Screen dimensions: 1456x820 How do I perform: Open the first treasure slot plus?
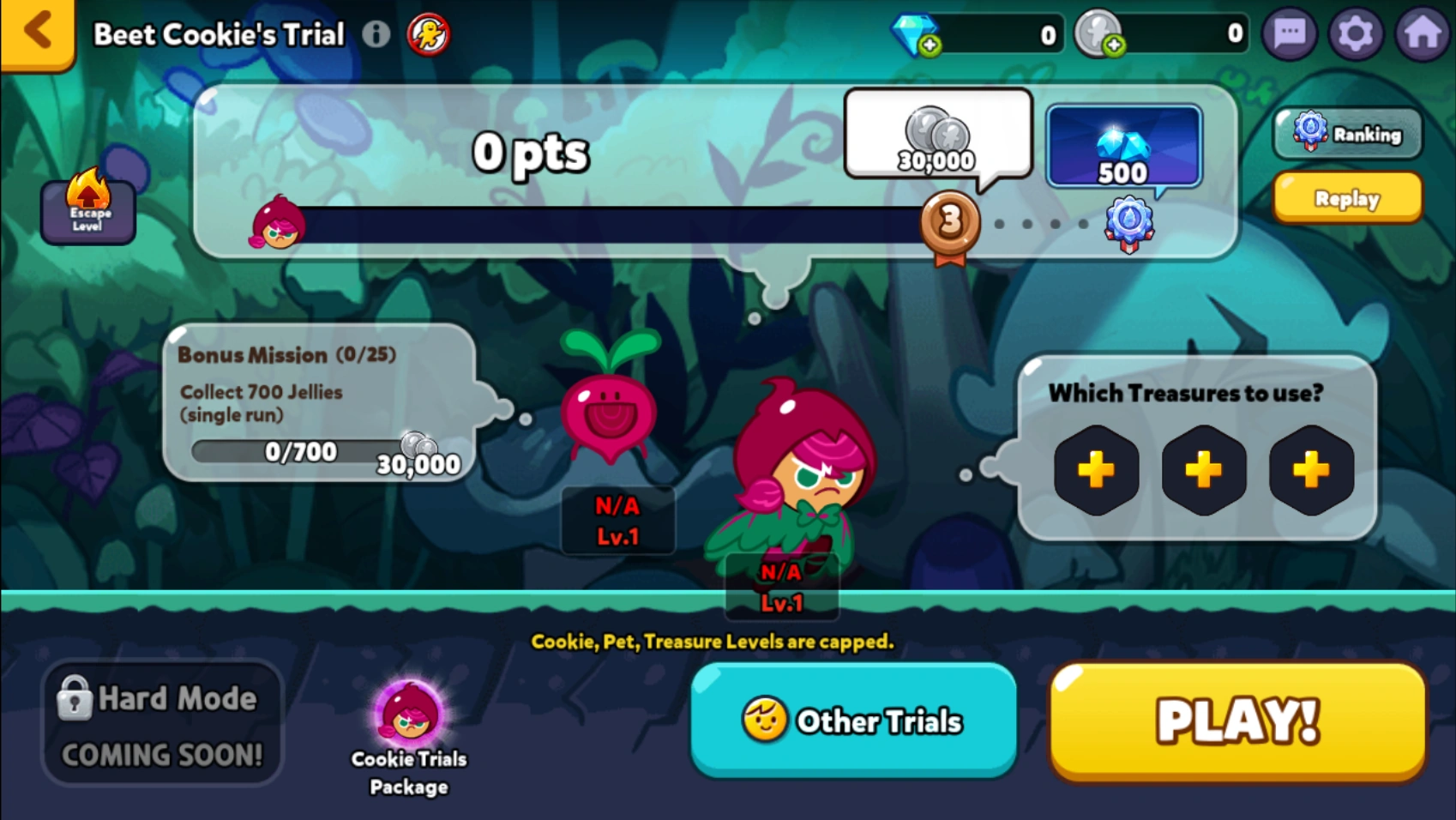pos(1097,470)
